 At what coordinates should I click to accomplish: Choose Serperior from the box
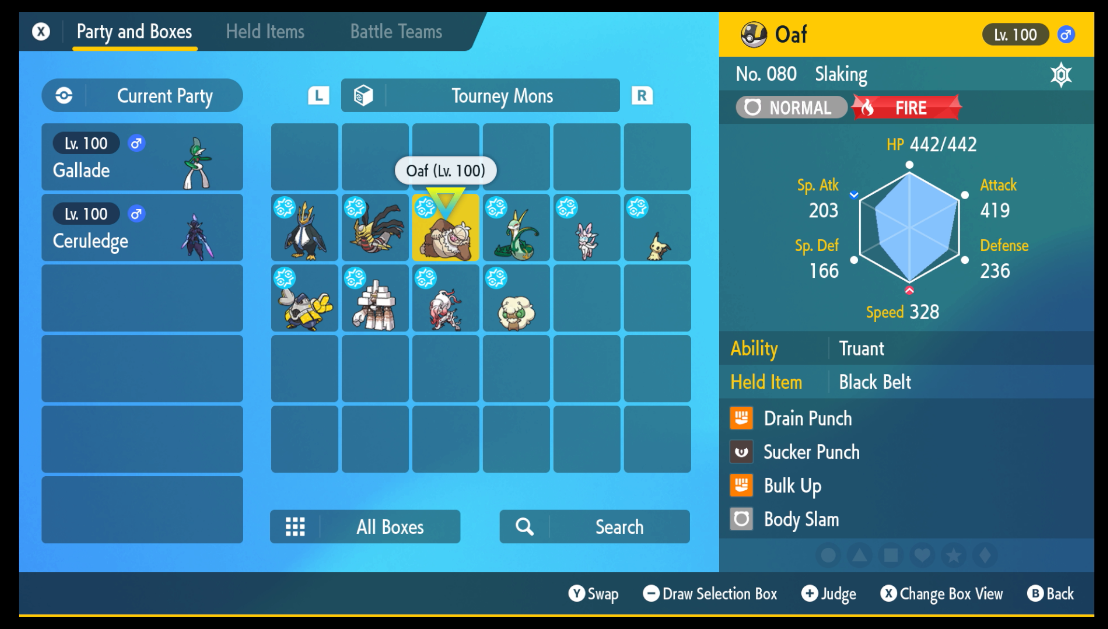point(516,228)
